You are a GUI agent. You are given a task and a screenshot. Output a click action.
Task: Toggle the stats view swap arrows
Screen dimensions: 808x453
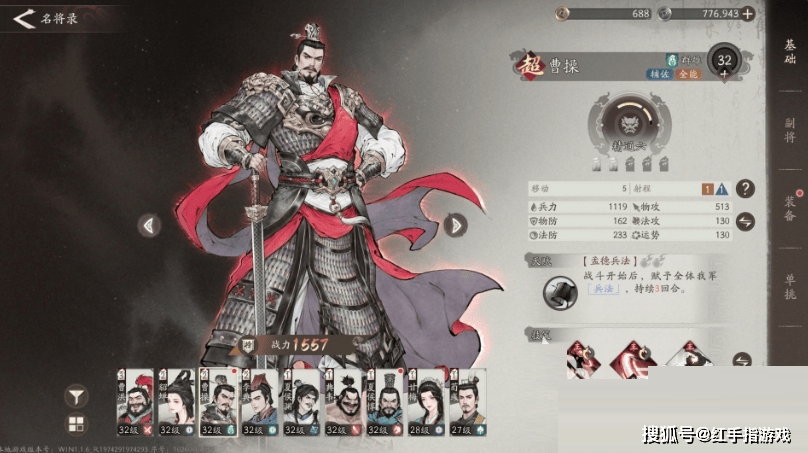[x=744, y=221]
